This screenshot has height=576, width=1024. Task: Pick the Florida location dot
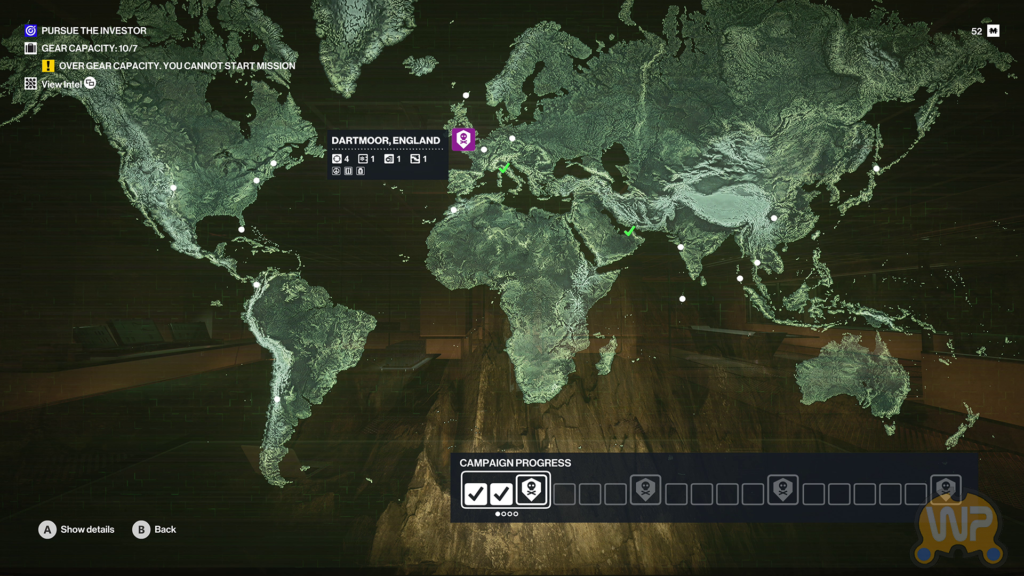point(241,230)
